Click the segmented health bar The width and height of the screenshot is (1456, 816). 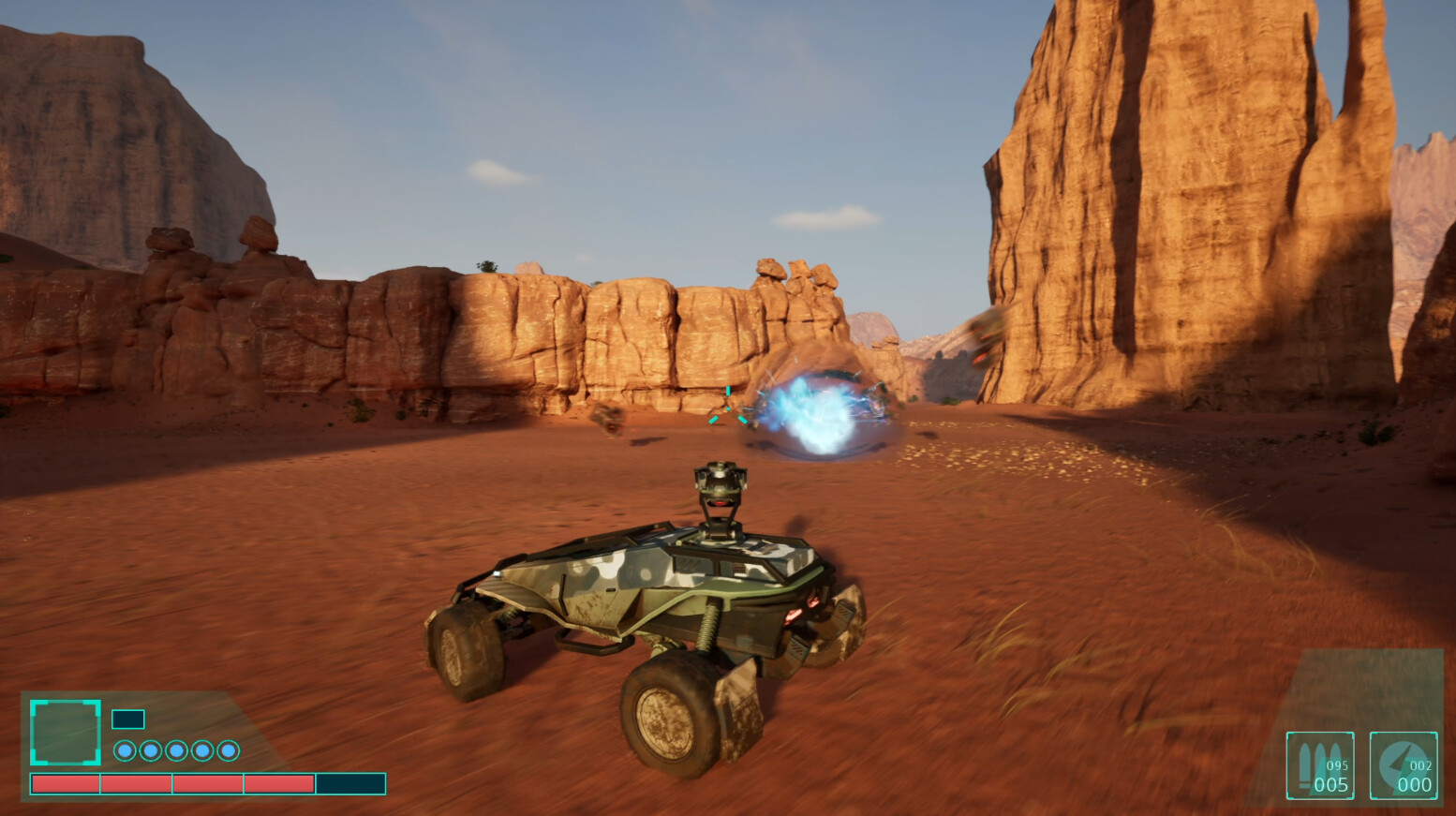click(x=208, y=783)
